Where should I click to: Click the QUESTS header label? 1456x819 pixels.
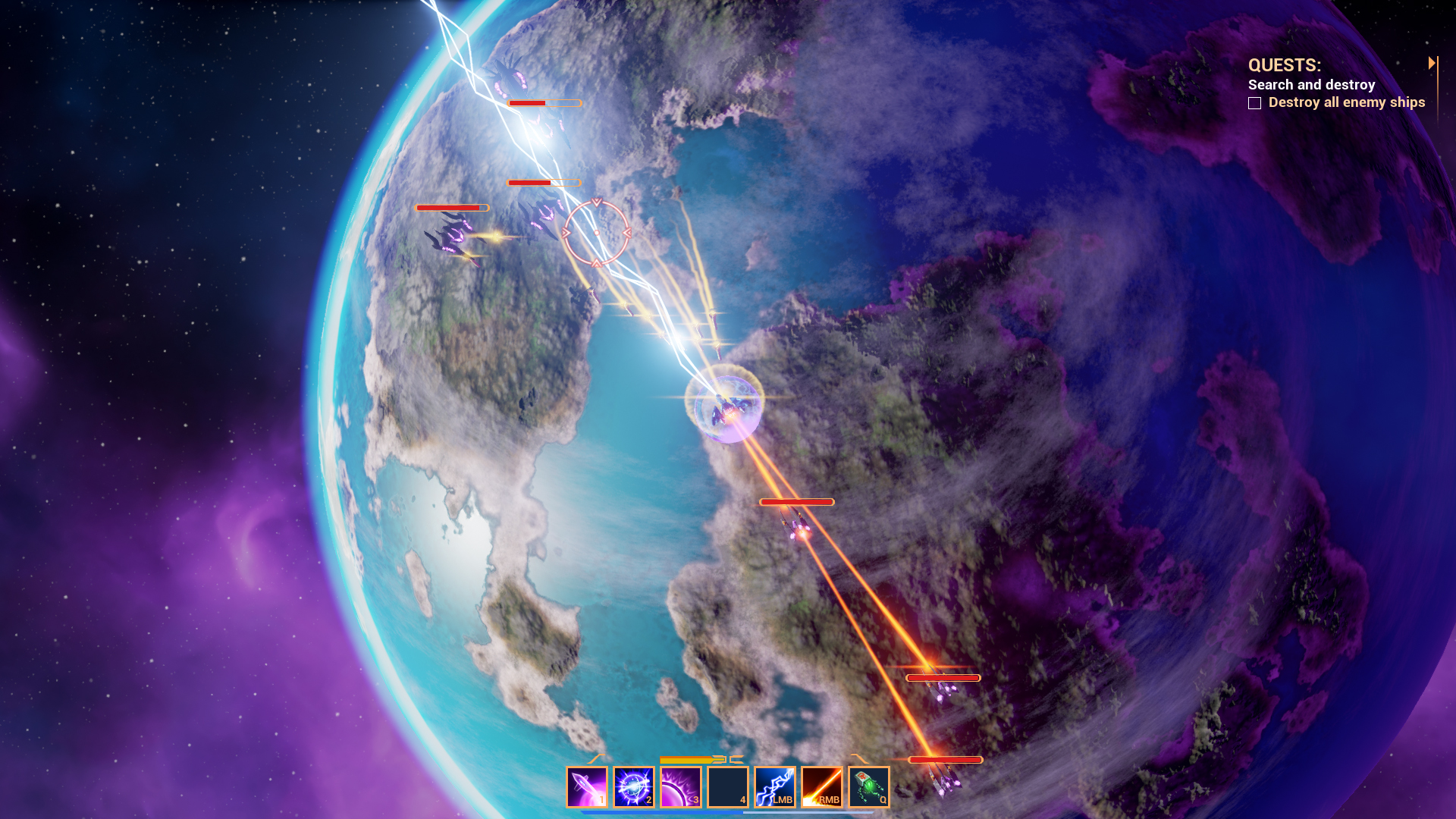(x=1283, y=65)
